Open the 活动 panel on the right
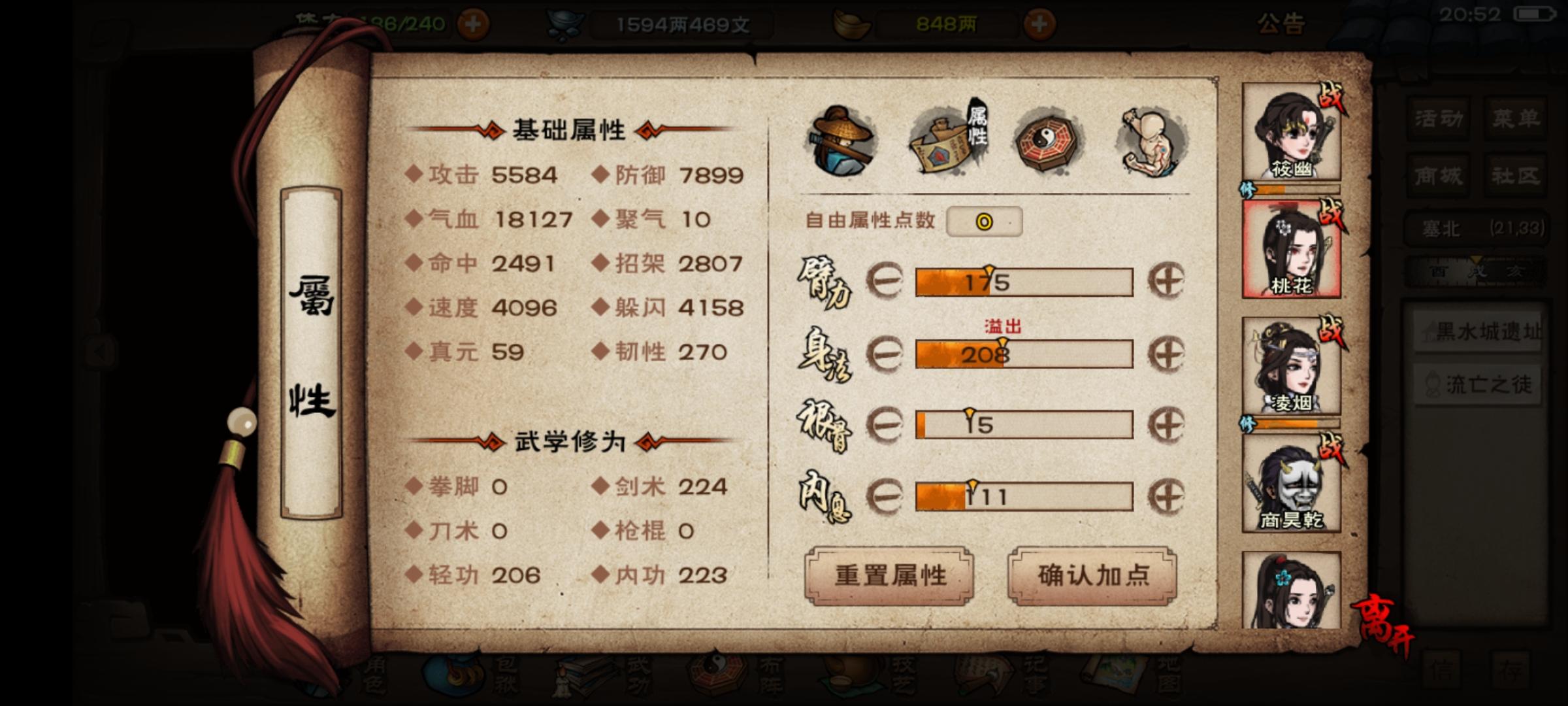Viewport: 1568px width, 706px height. (x=1437, y=119)
